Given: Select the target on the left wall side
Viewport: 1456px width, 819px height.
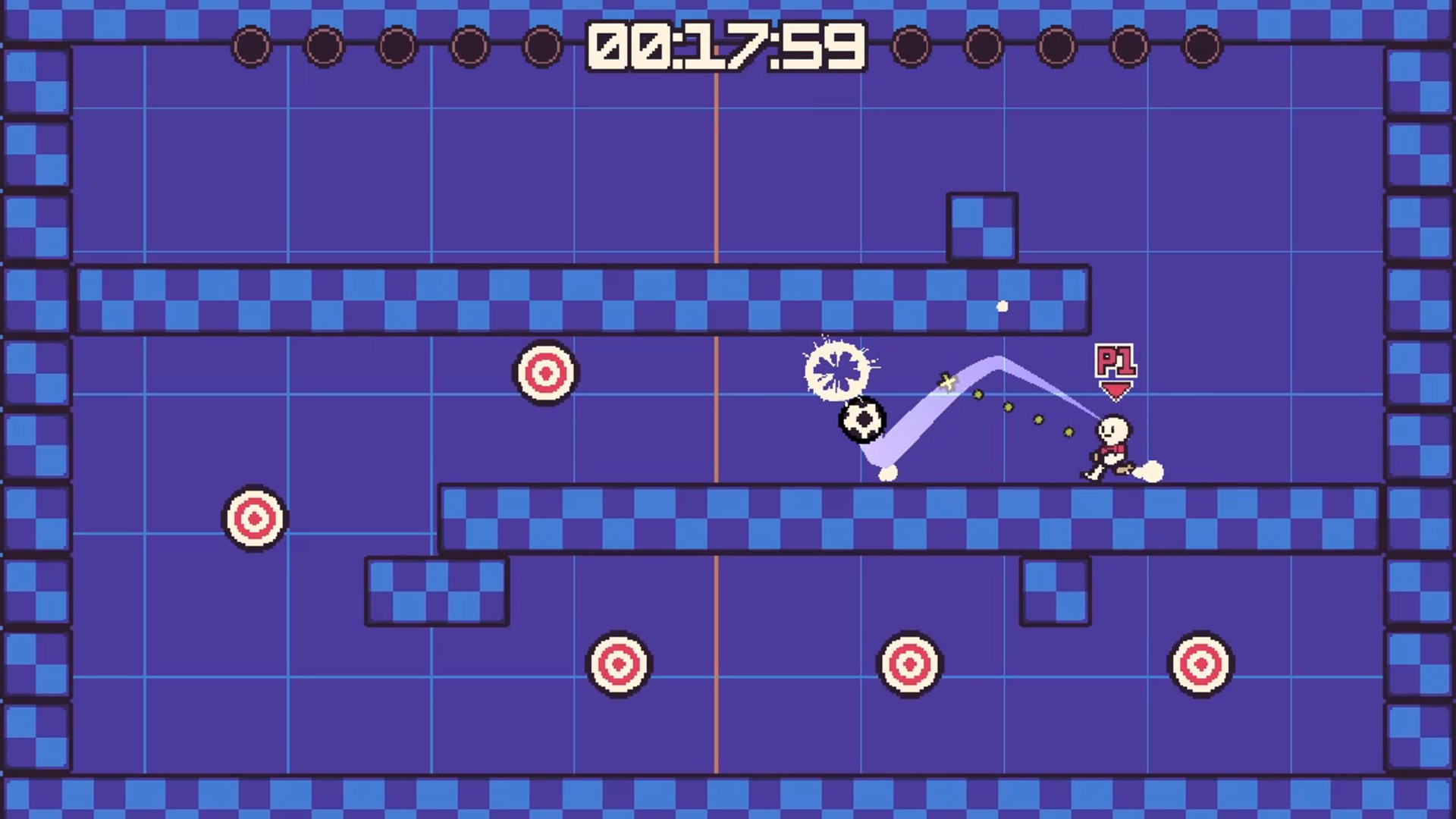Looking at the screenshot, I should 254,519.
